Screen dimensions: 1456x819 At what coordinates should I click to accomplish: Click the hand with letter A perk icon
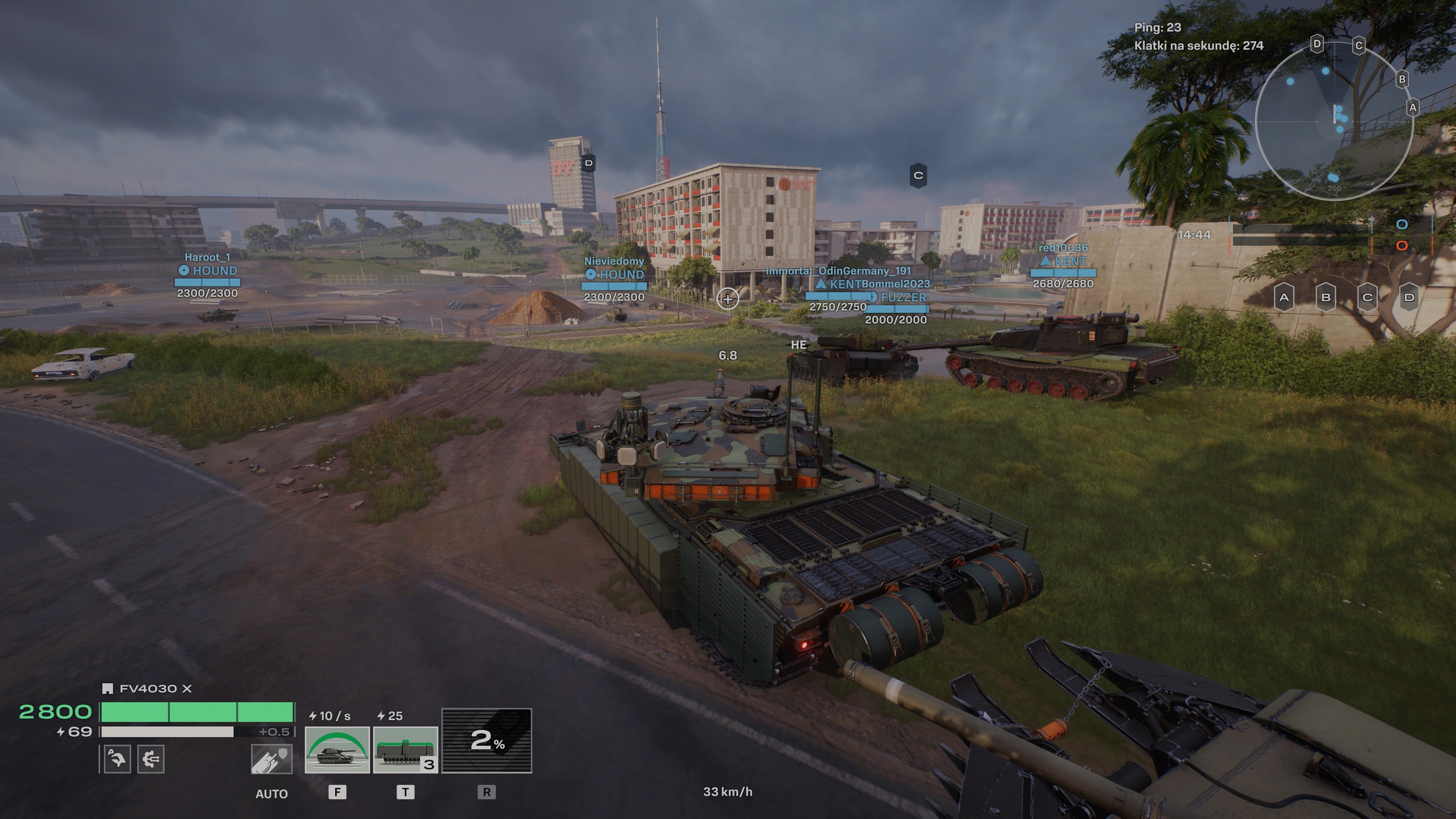point(117,758)
